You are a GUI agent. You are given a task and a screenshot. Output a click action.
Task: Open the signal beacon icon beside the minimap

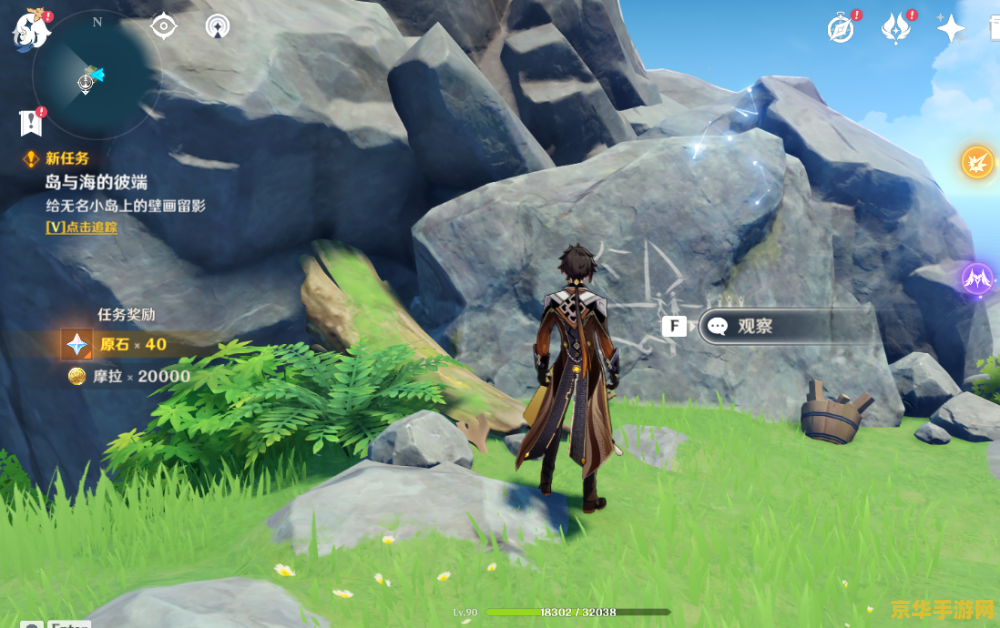click(x=217, y=27)
